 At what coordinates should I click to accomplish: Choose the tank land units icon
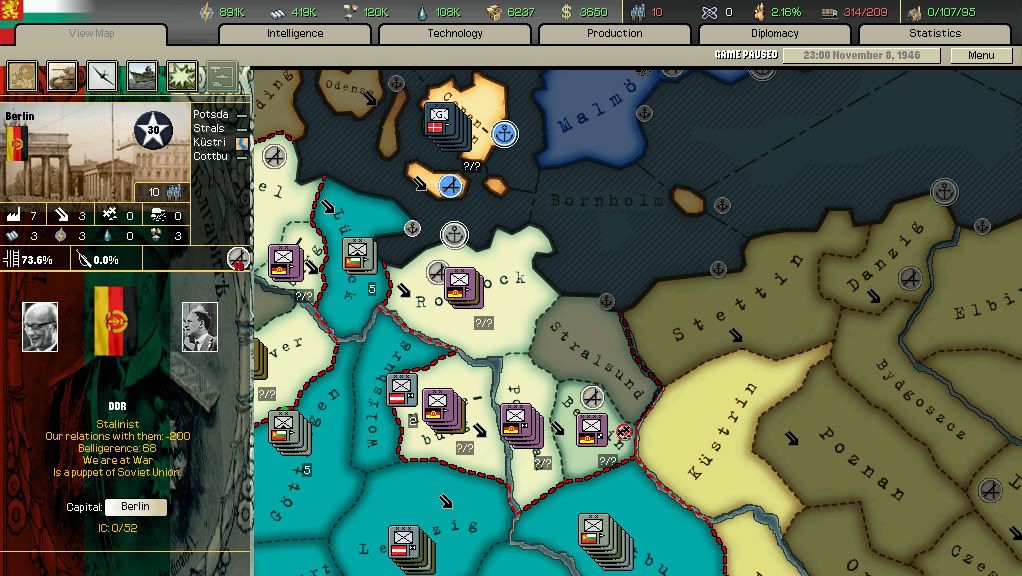[62, 76]
